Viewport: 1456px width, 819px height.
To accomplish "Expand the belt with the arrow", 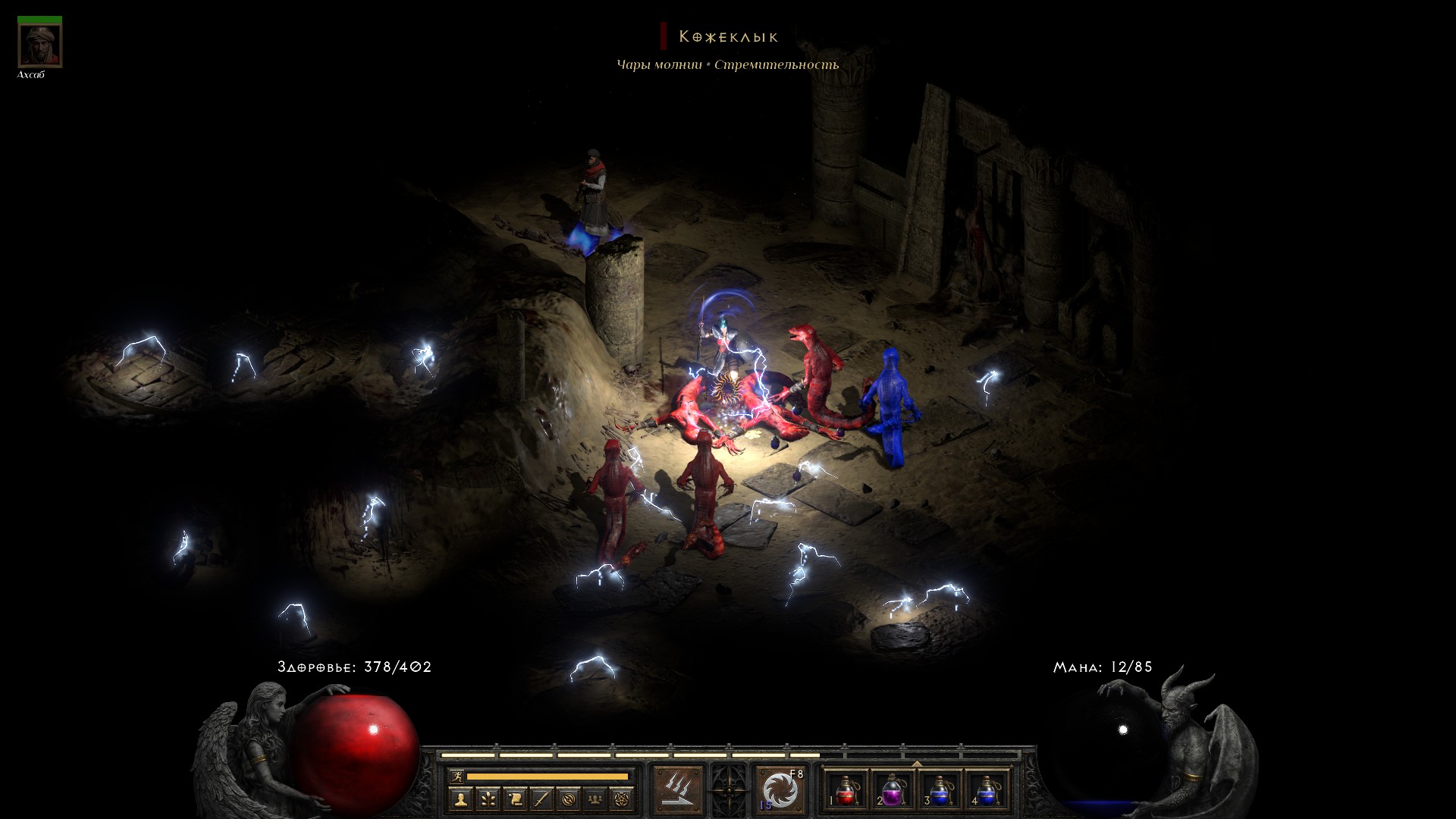I will click(917, 763).
